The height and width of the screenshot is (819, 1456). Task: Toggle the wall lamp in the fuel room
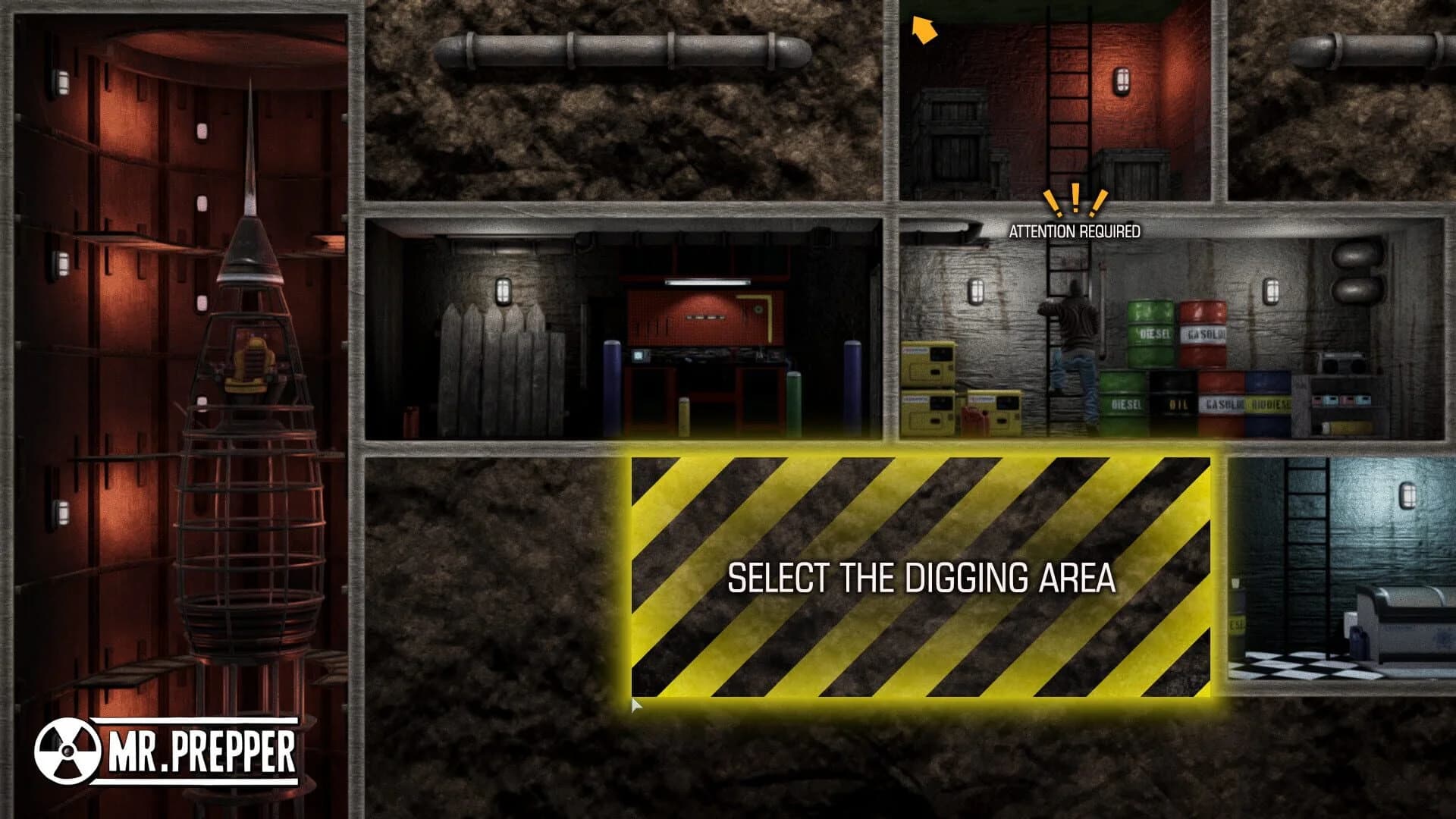977,293
